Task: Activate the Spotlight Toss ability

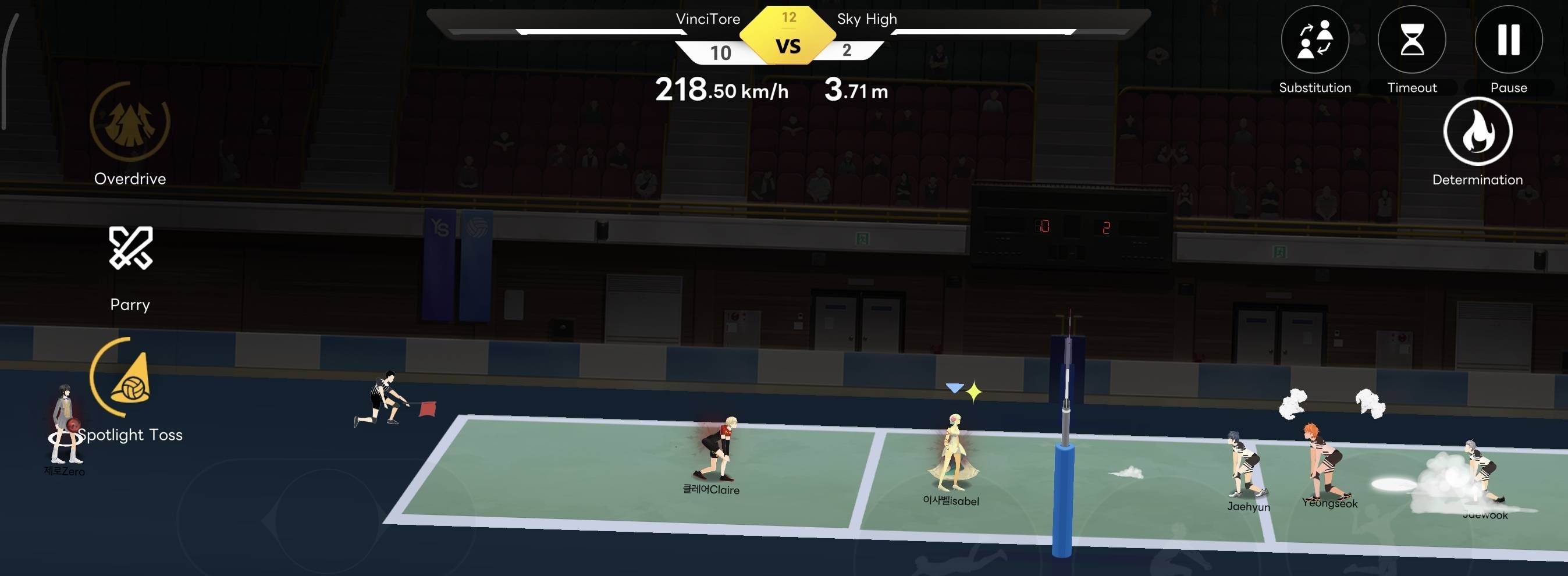Action: [130, 378]
